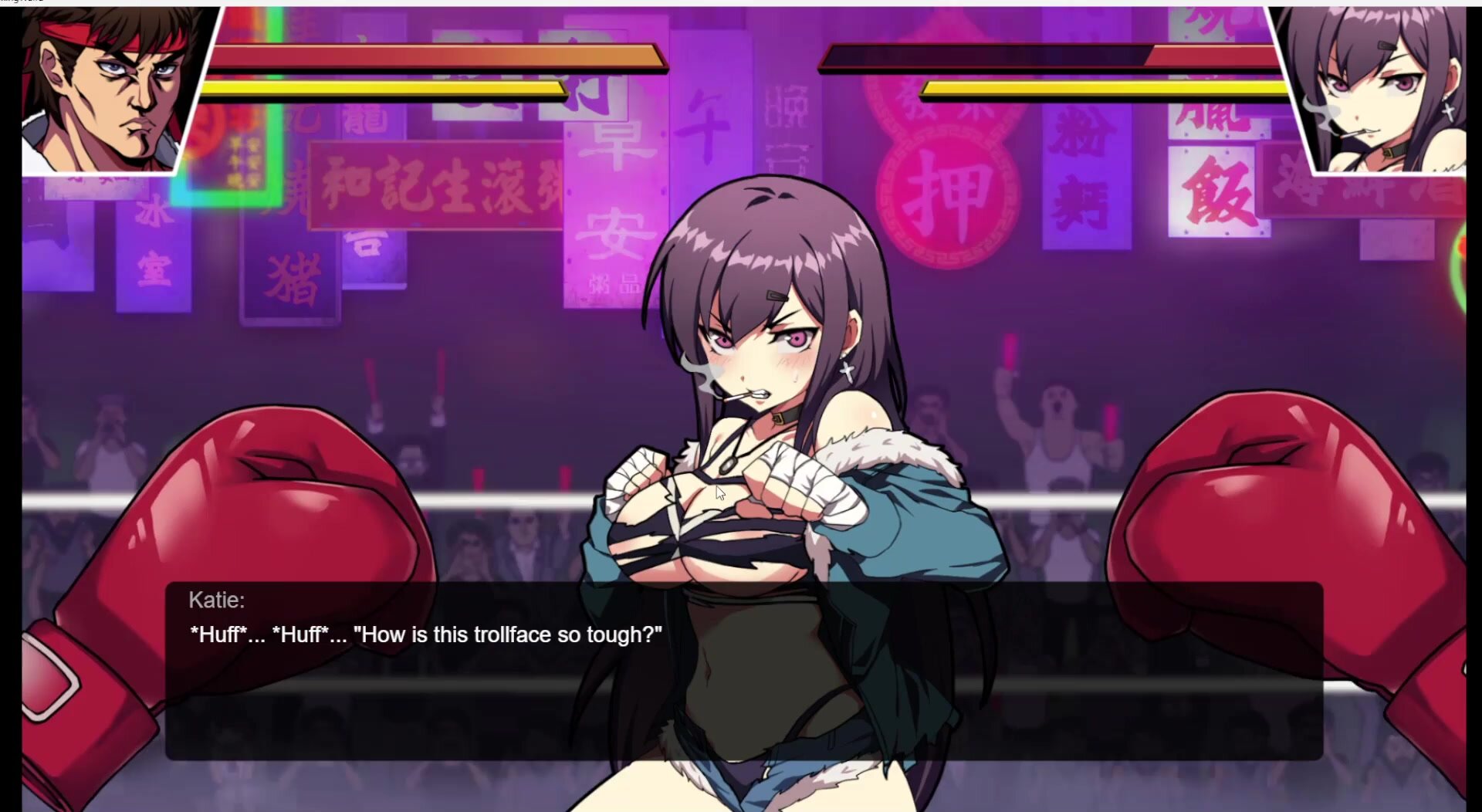
Task: Advance Katie's dialogue text box
Action: point(744,670)
